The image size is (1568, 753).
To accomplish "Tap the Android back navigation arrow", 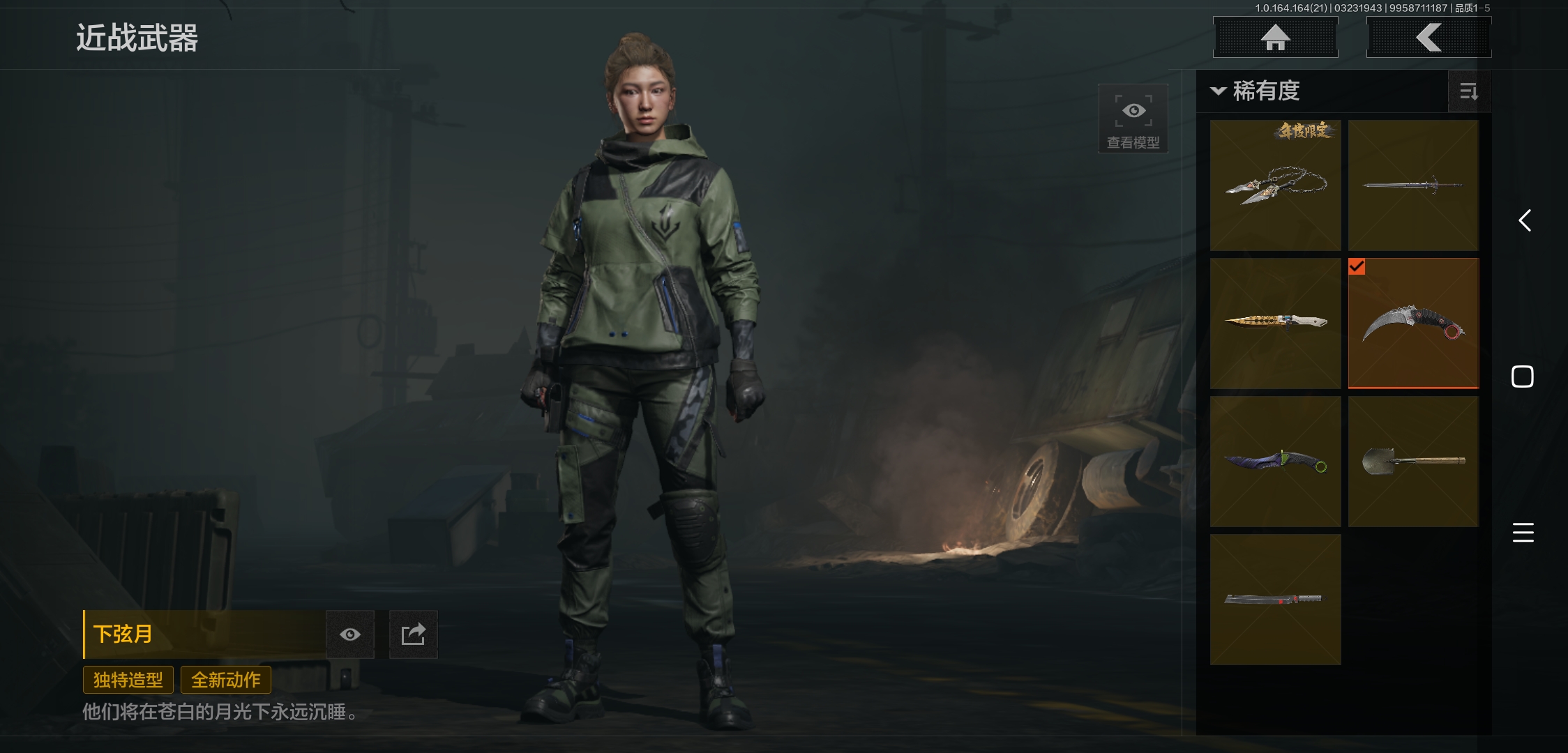I will (1524, 221).
